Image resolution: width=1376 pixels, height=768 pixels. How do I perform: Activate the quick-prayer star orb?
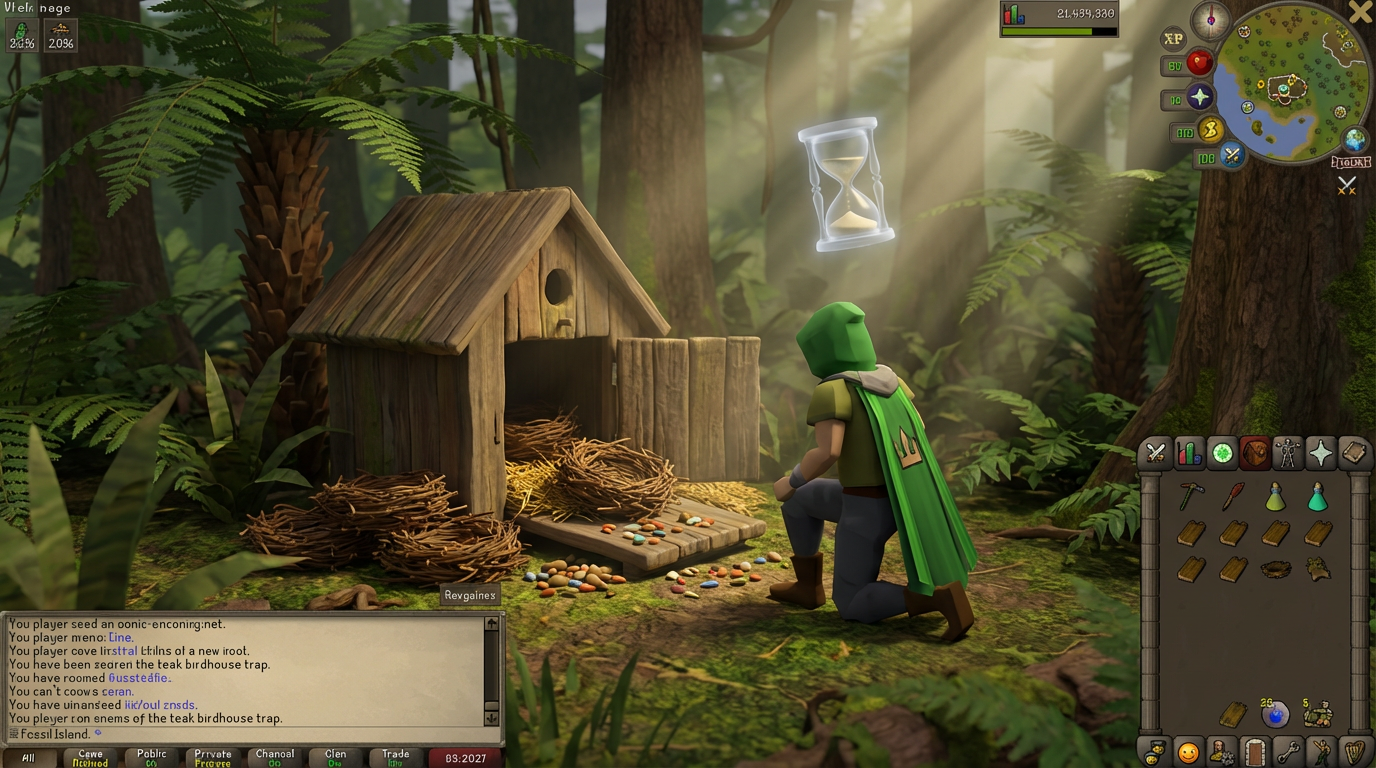pos(1199,98)
